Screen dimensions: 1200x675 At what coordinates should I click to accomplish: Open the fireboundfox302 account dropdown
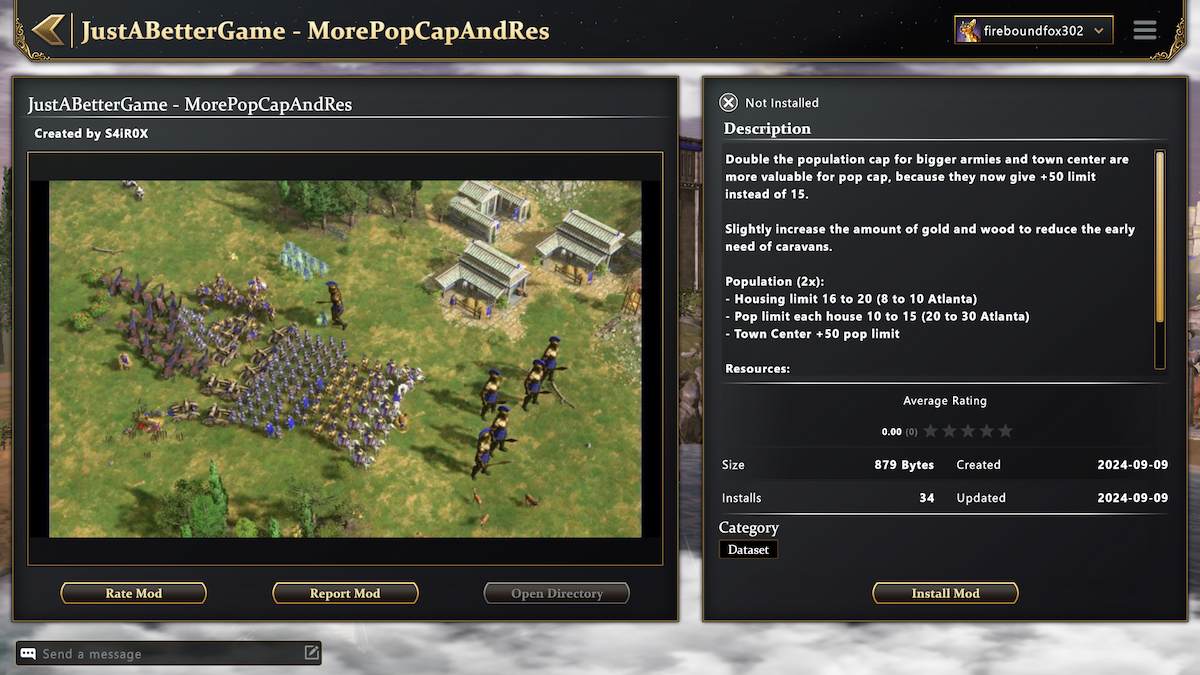click(1033, 31)
